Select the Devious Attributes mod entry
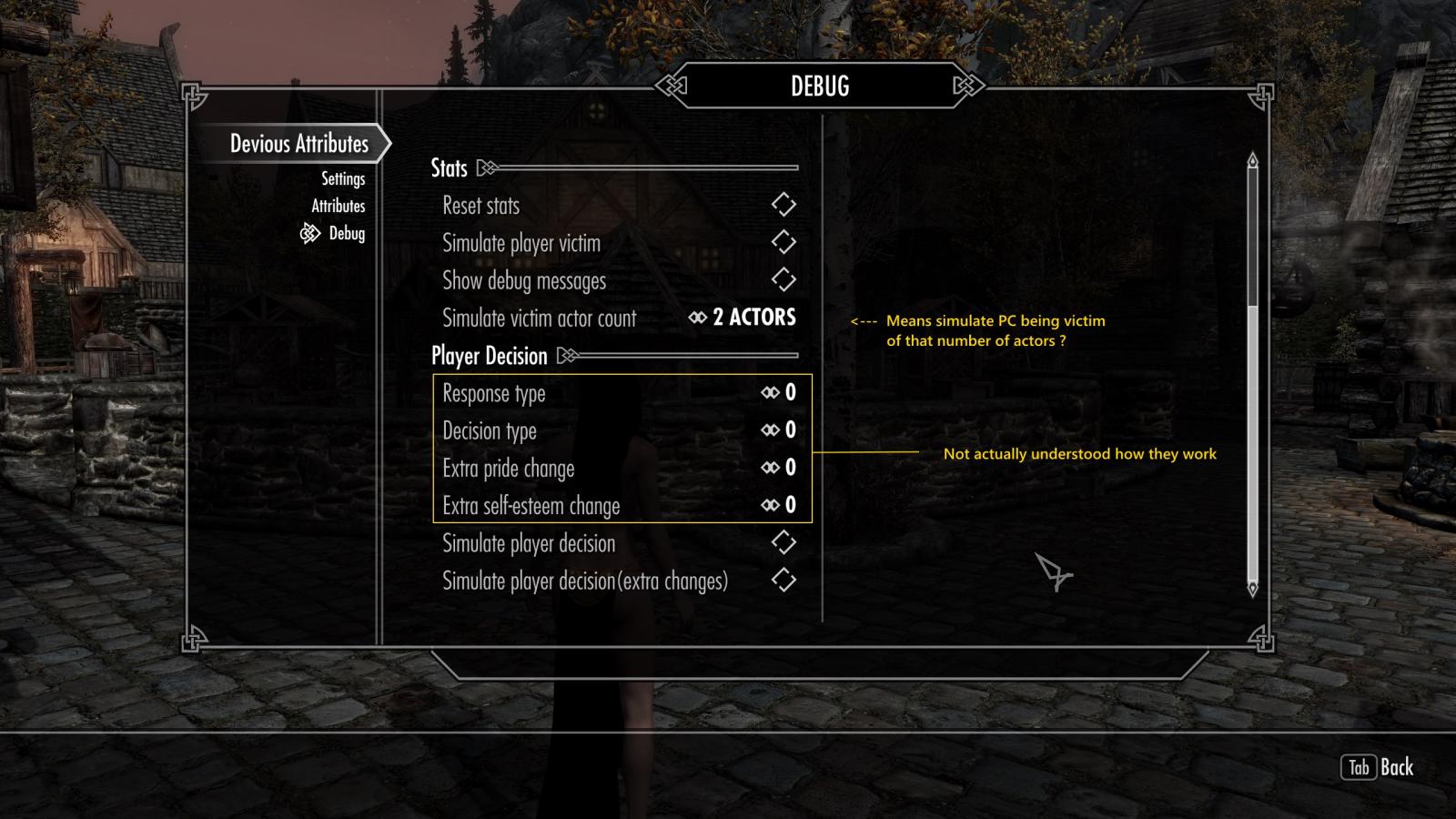1456x819 pixels. click(298, 144)
